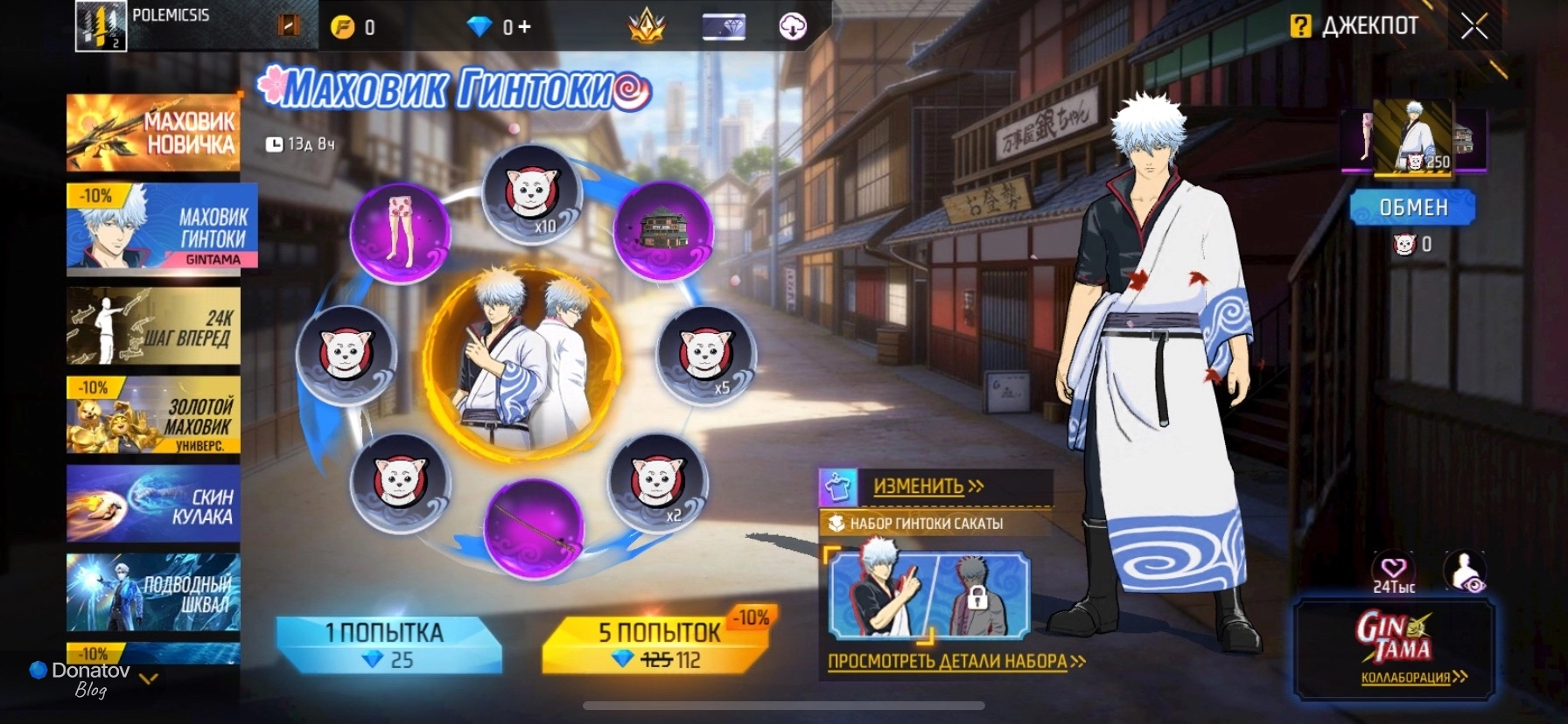Select the house reward on the wheel
This screenshot has width=1568, height=724.
(x=664, y=231)
